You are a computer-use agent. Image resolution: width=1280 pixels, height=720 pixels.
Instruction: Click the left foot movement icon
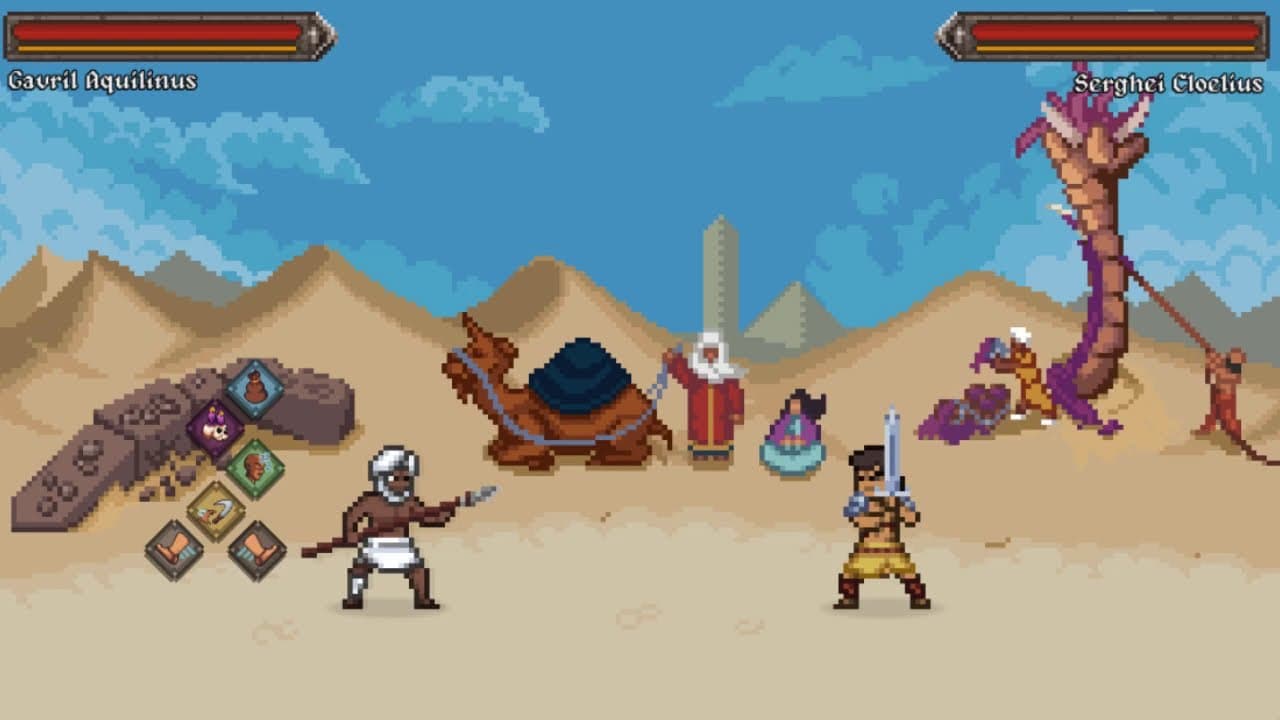tap(173, 548)
